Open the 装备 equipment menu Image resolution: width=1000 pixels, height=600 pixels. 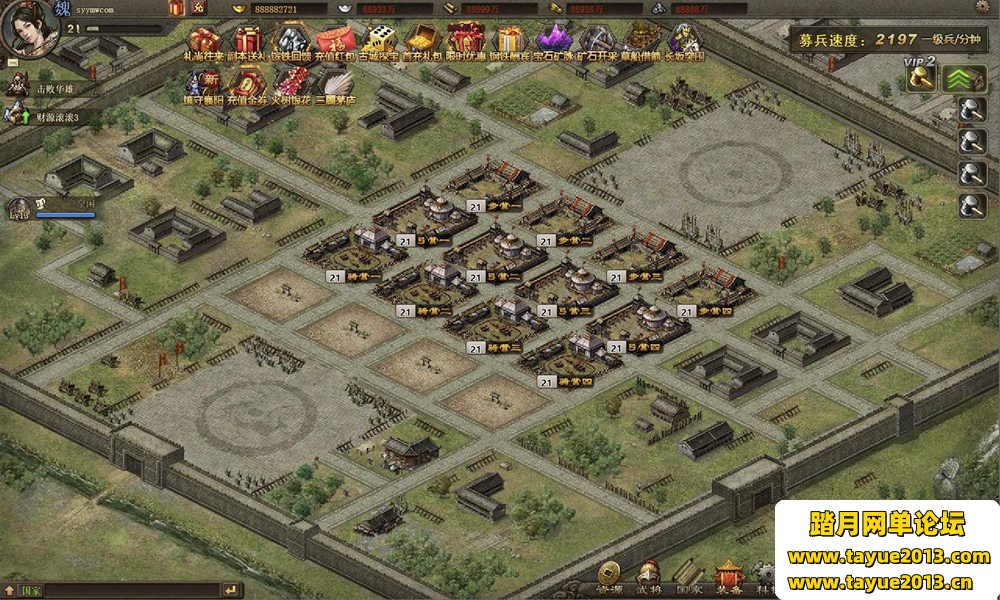728,574
